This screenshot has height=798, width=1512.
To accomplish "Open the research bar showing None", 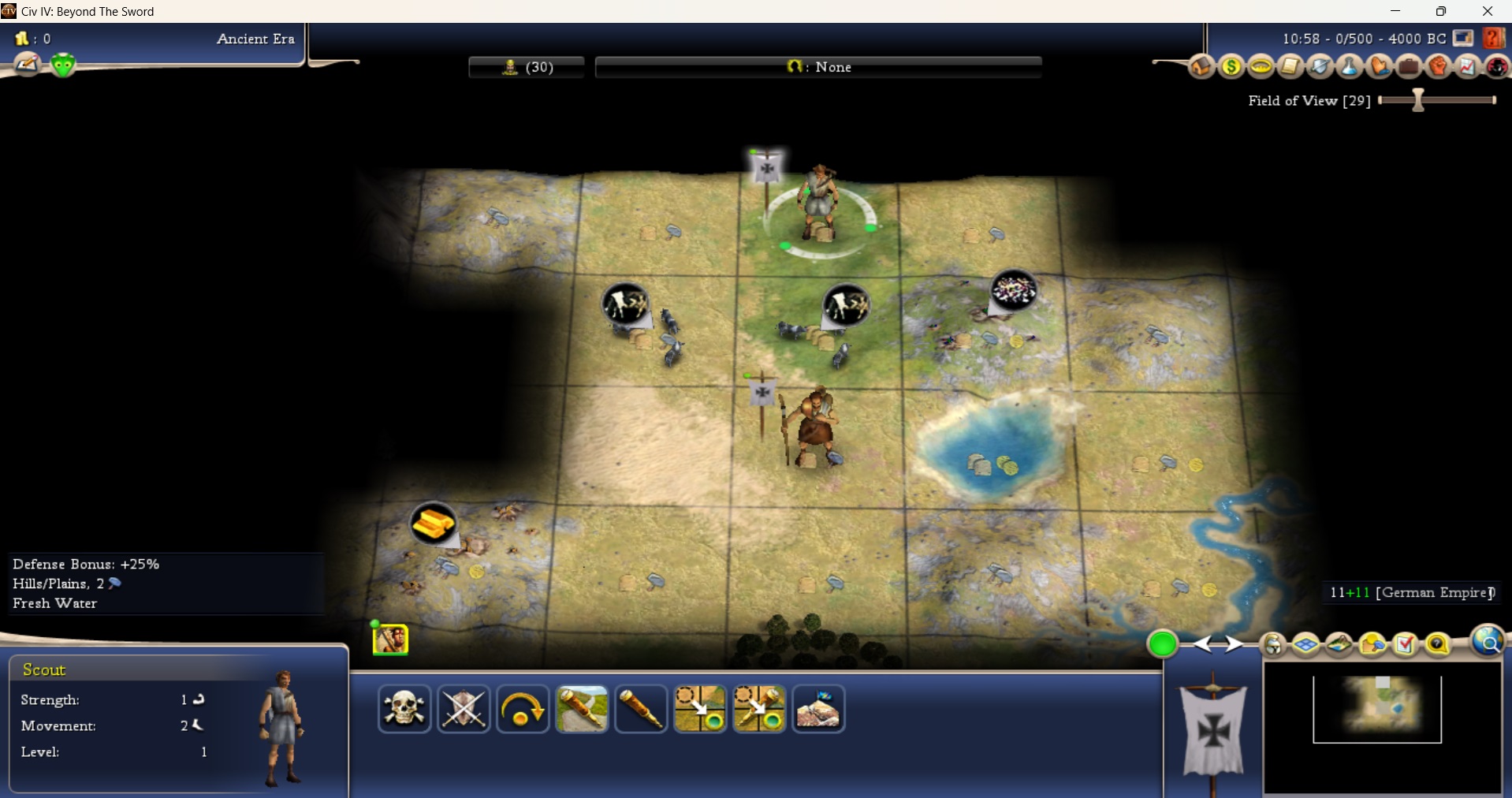I will [818, 67].
